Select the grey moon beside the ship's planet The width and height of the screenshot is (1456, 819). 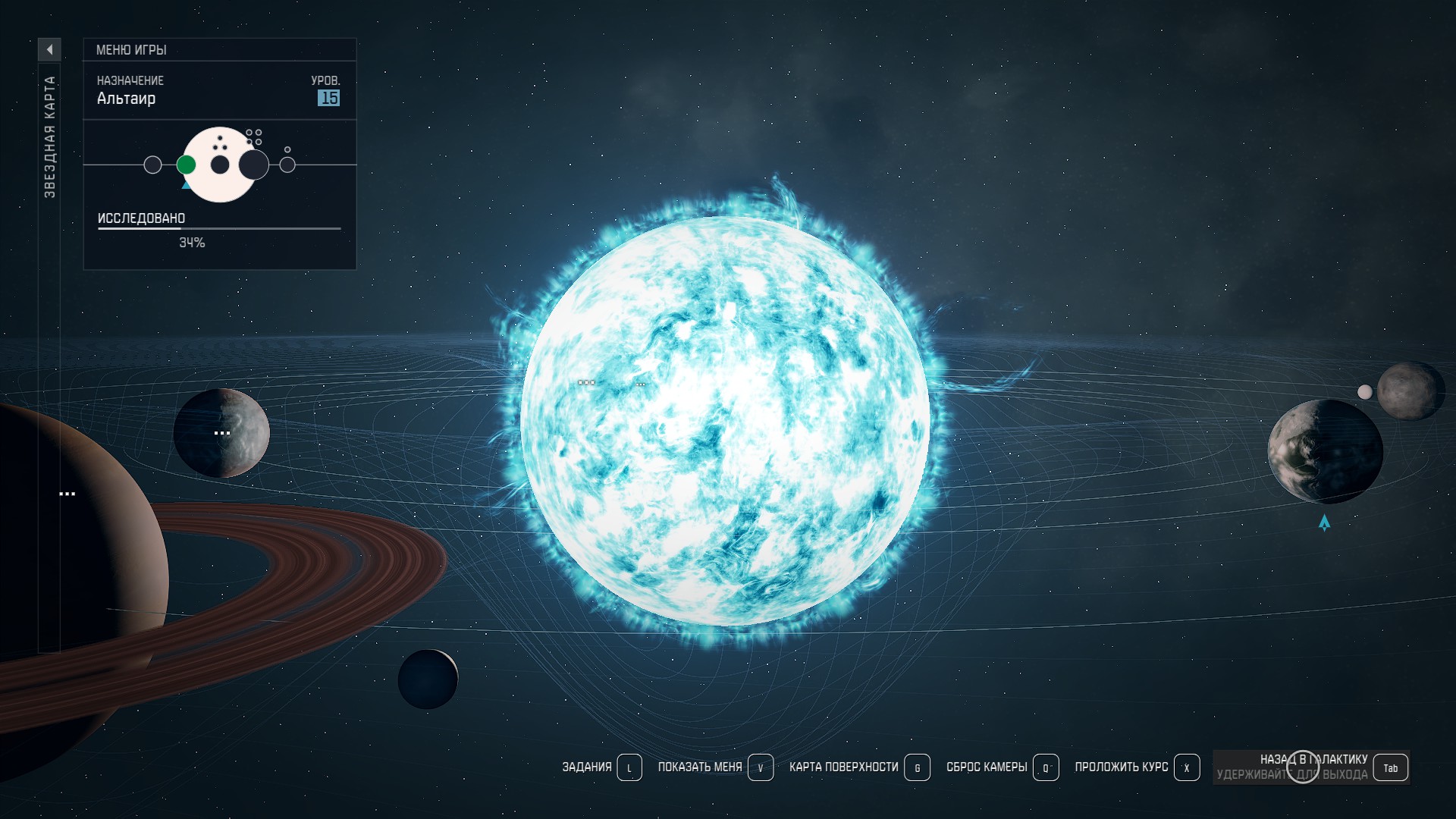(x=1410, y=391)
